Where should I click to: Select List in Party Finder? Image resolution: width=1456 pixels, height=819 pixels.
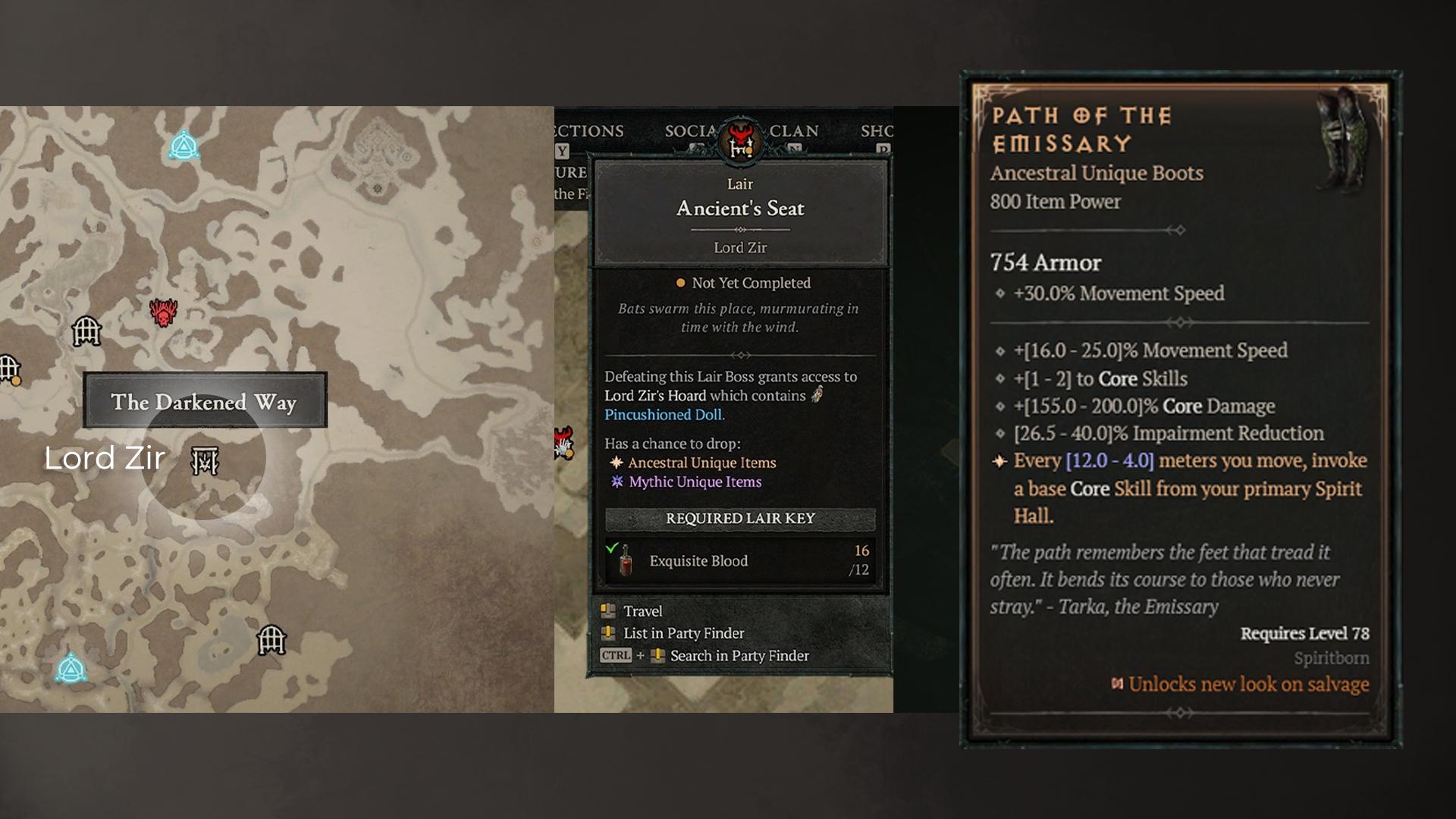tap(682, 633)
